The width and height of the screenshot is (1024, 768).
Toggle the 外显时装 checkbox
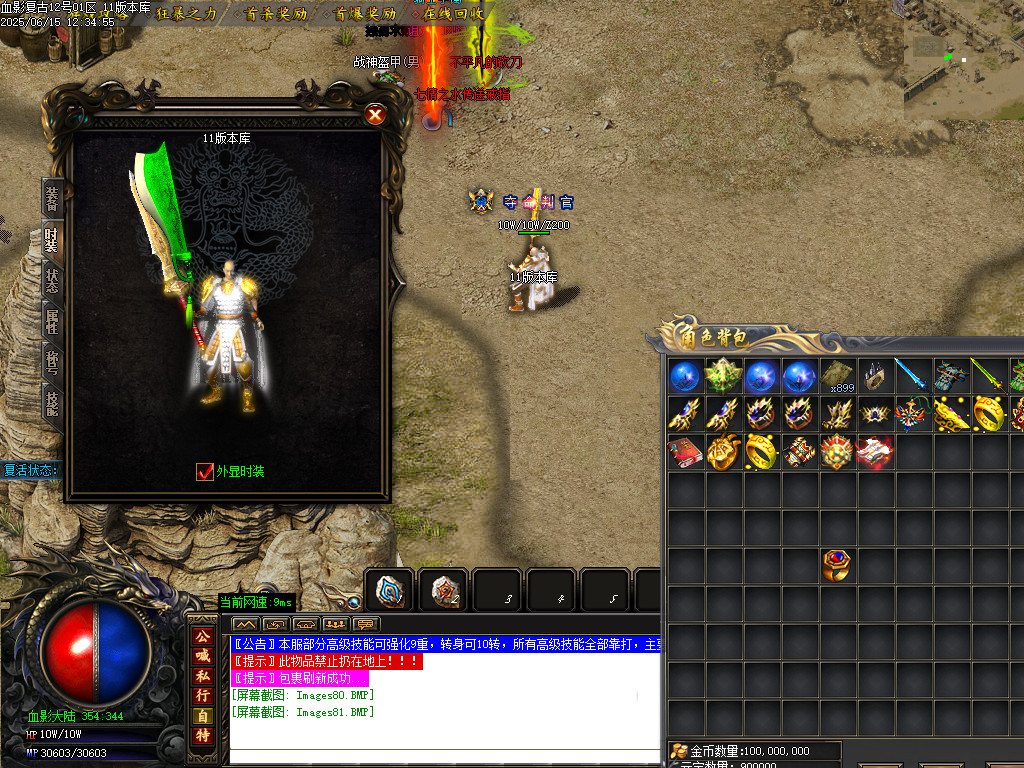(205, 471)
